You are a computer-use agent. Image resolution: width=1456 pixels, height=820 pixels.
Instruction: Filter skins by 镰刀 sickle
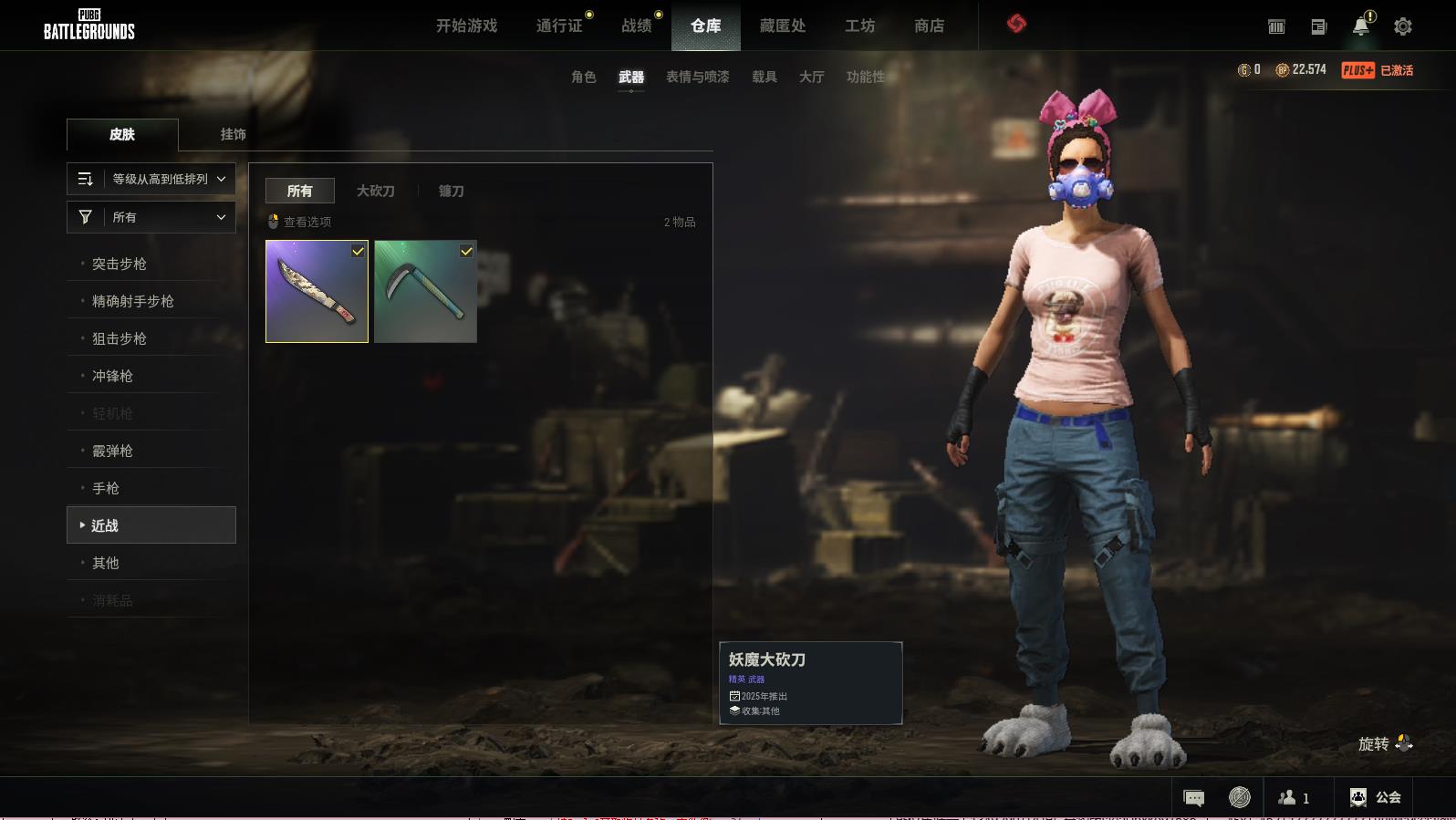(451, 191)
